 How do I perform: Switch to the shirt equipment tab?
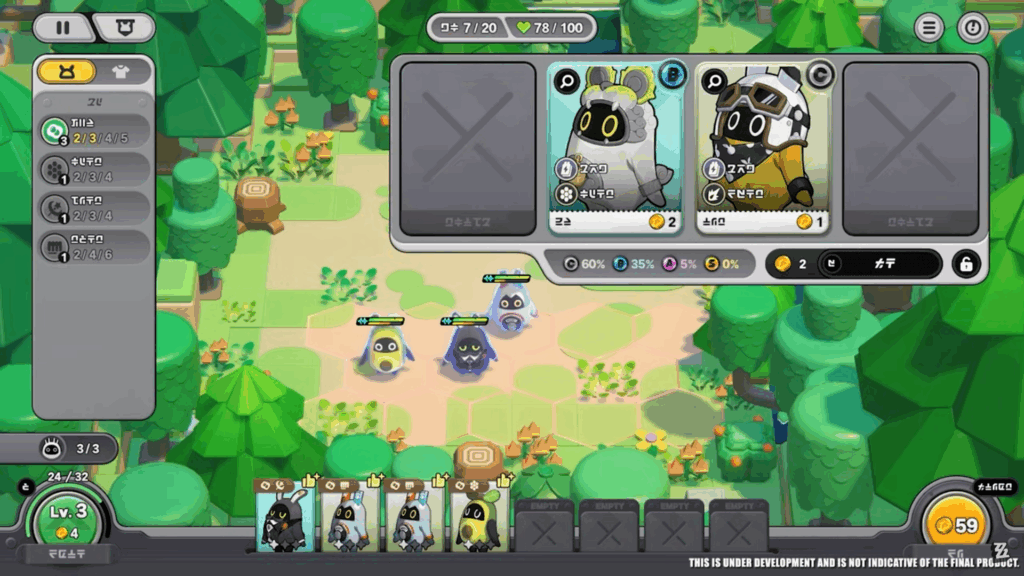[x=122, y=72]
